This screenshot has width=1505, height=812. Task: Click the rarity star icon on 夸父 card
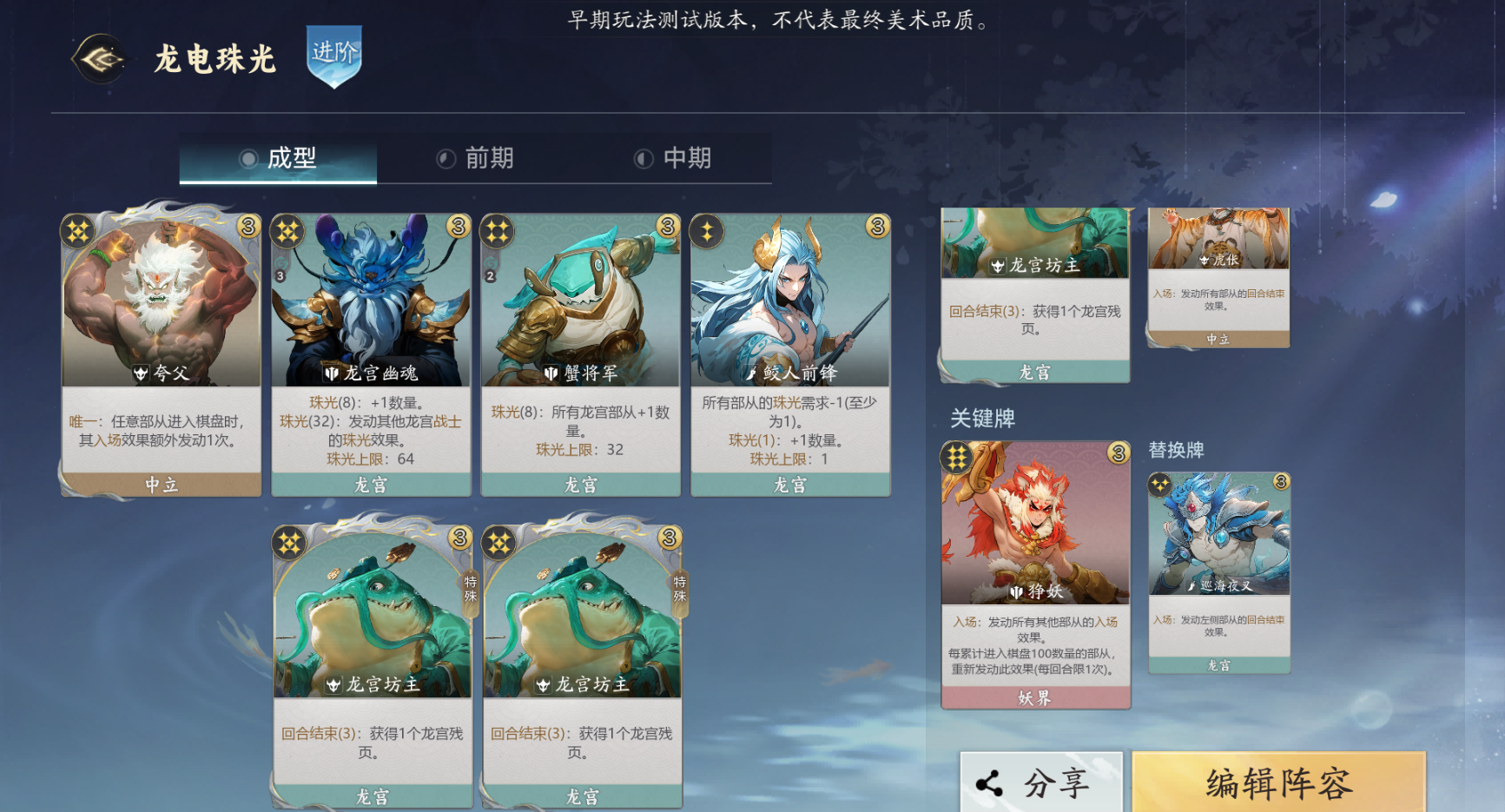[76, 230]
